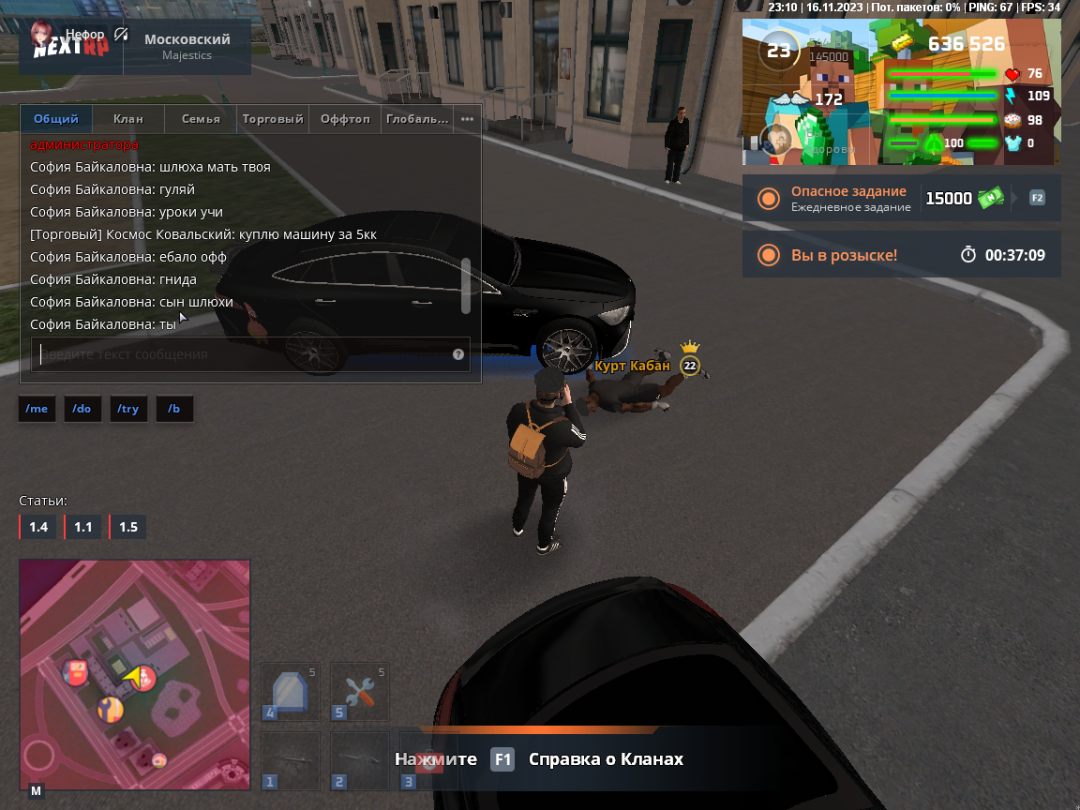Screen dimensions: 1080x810
Task: Click the muted microphone icon
Action: coord(121,35)
